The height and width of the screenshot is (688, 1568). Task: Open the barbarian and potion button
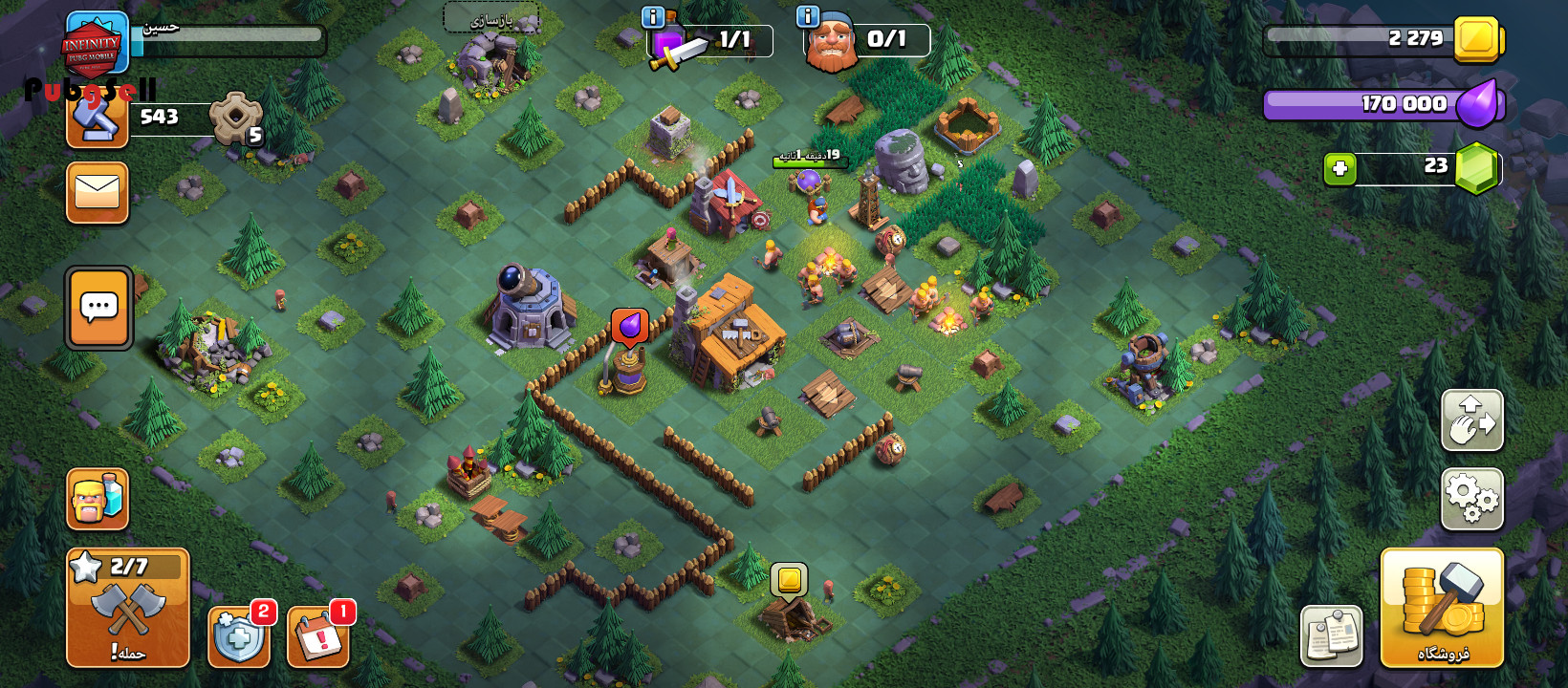tap(98, 498)
